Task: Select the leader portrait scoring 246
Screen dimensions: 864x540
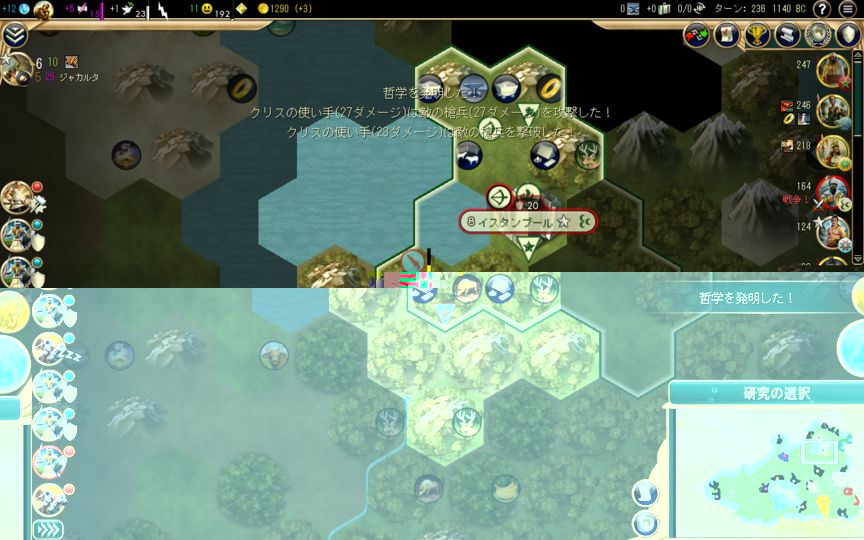Action: [x=832, y=110]
